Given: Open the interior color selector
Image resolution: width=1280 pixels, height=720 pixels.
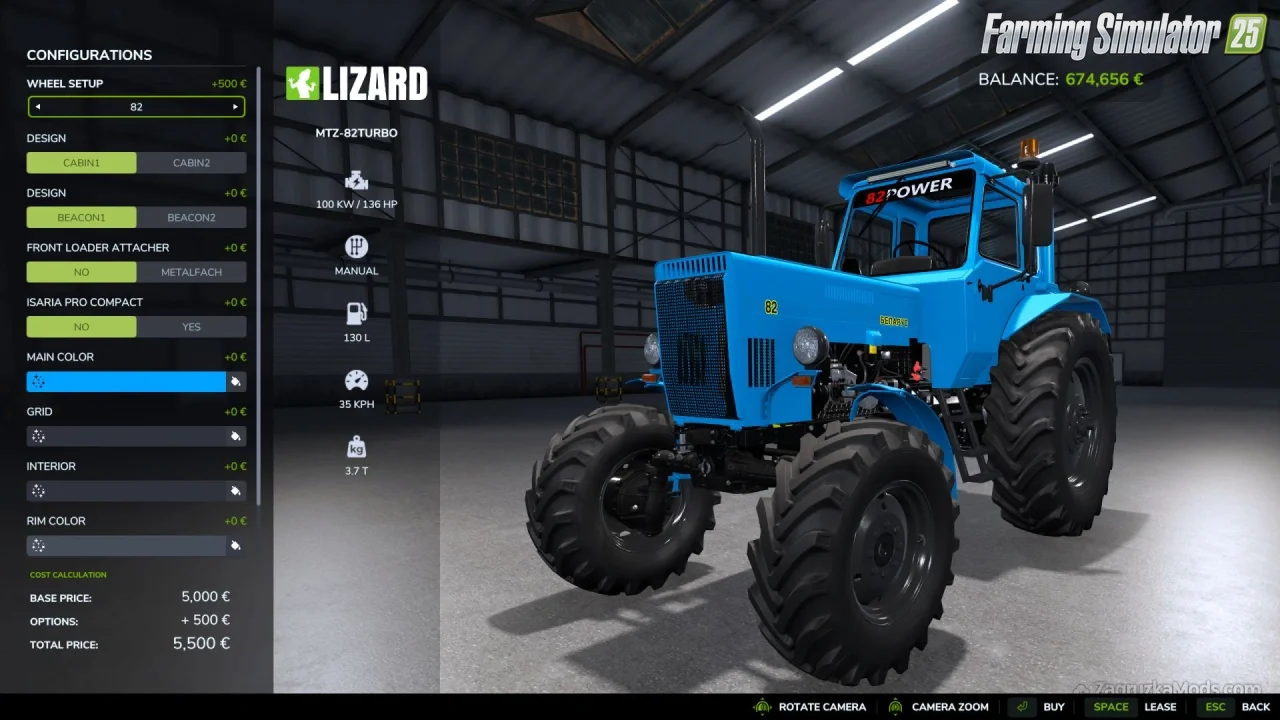Looking at the screenshot, I should [126, 491].
